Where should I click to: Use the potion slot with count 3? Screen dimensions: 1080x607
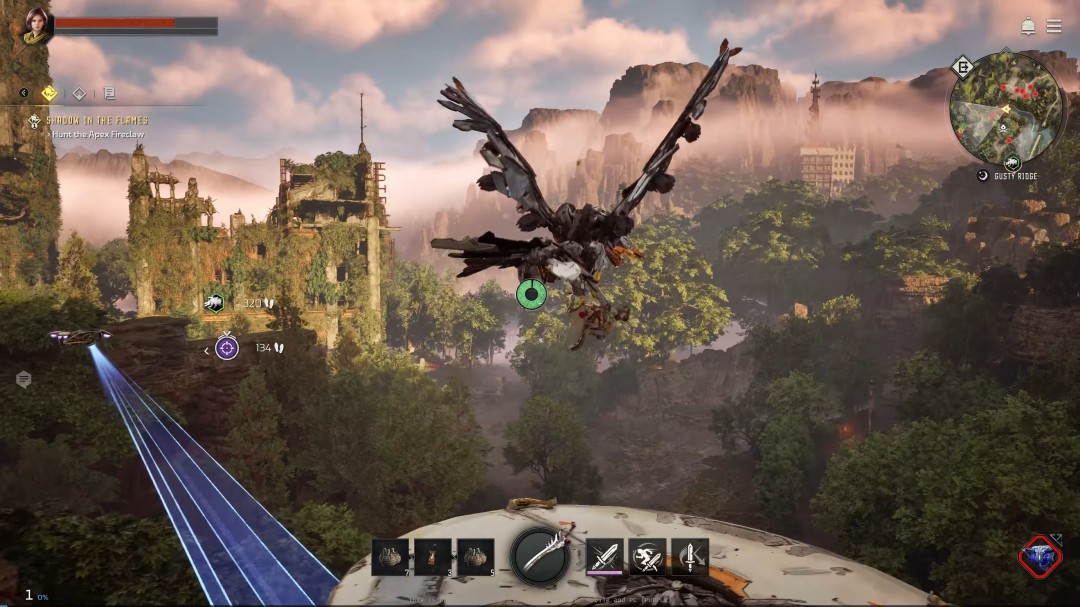433,557
